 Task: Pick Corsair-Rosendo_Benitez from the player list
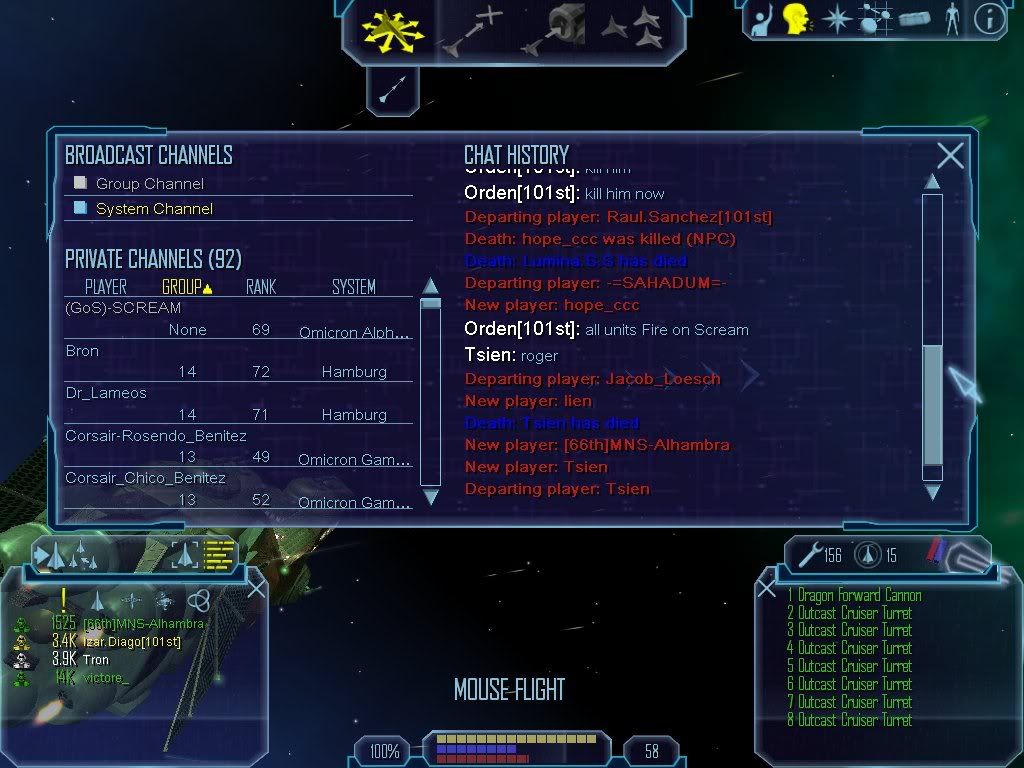(x=155, y=436)
